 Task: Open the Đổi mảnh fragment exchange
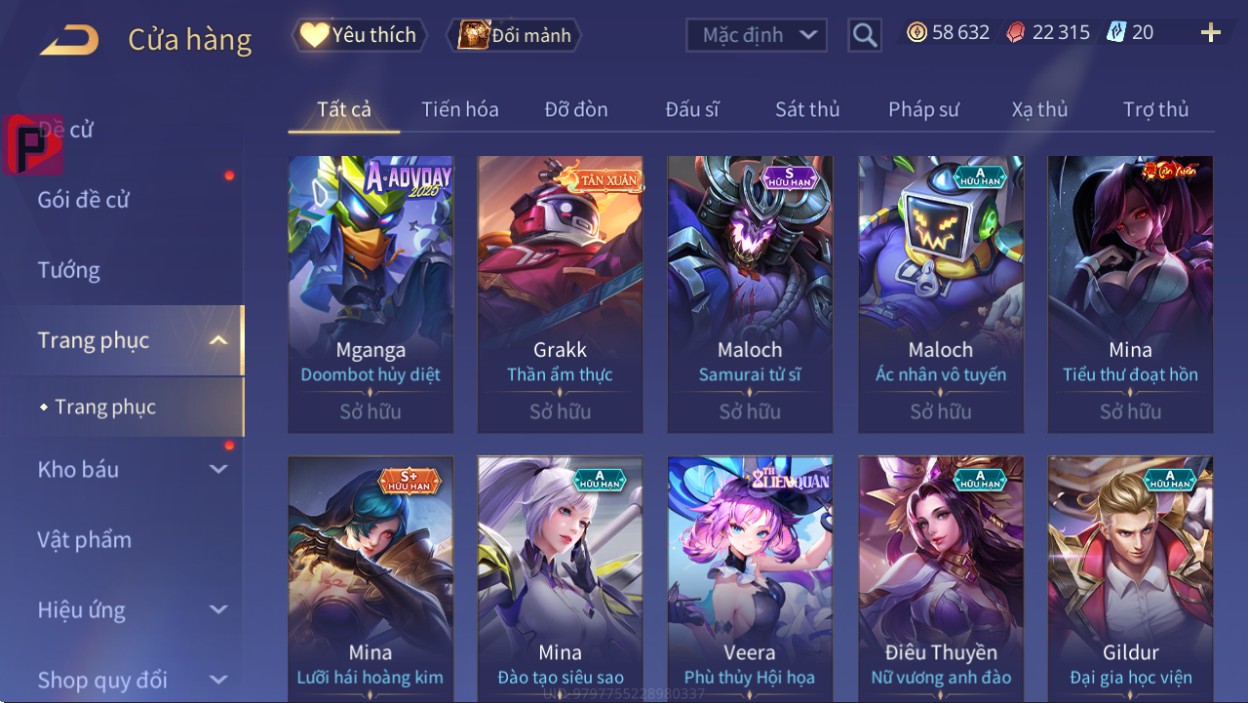[515, 36]
